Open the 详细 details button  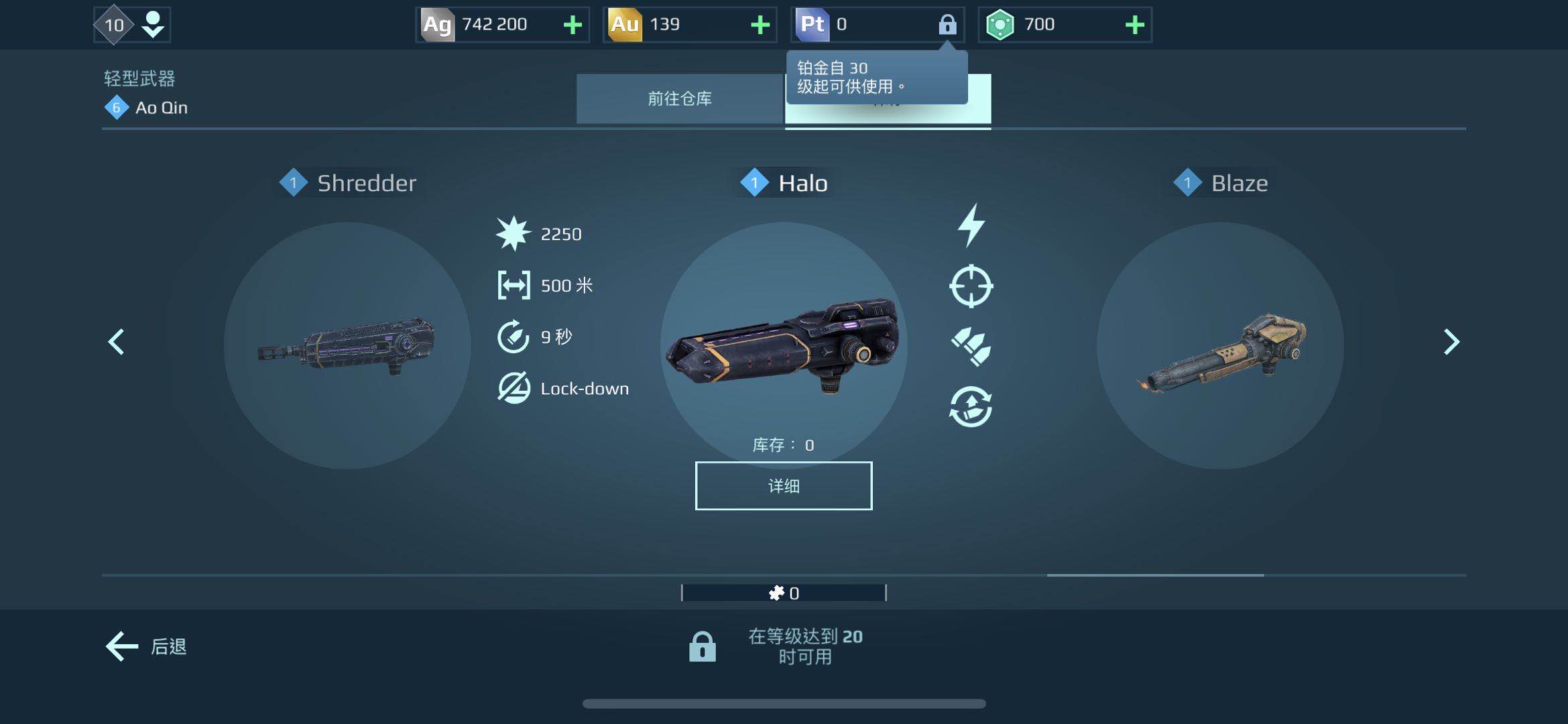[783, 486]
